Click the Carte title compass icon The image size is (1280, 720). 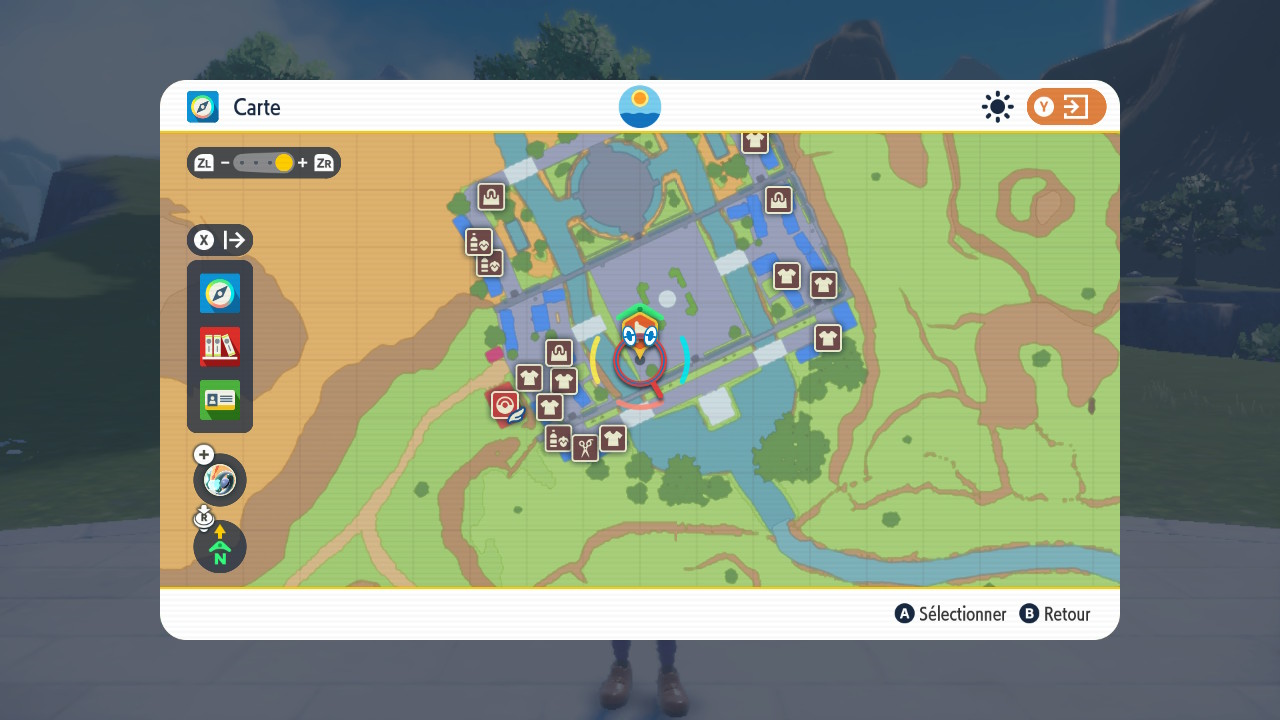point(203,107)
